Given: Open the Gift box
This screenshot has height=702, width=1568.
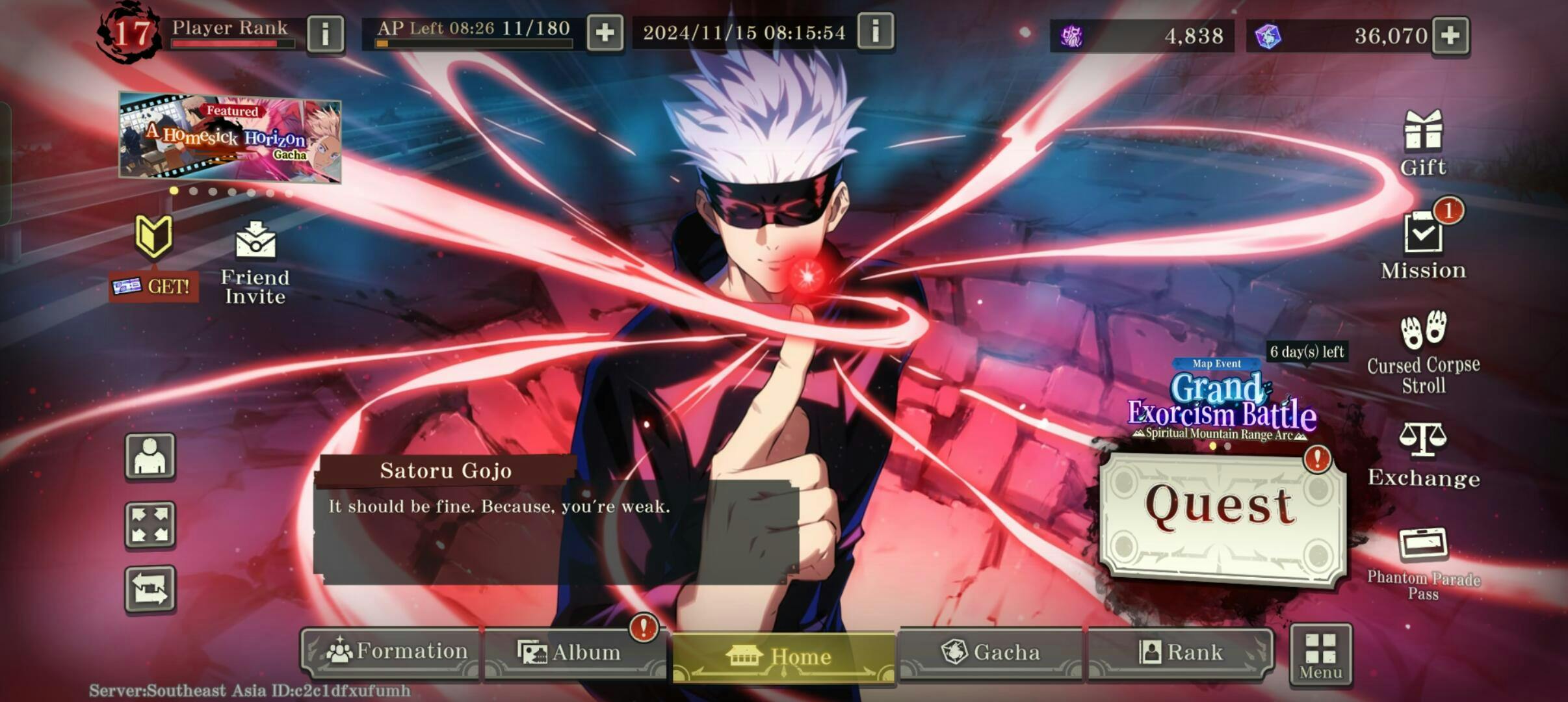Looking at the screenshot, I should click(x=1423, y=143).
